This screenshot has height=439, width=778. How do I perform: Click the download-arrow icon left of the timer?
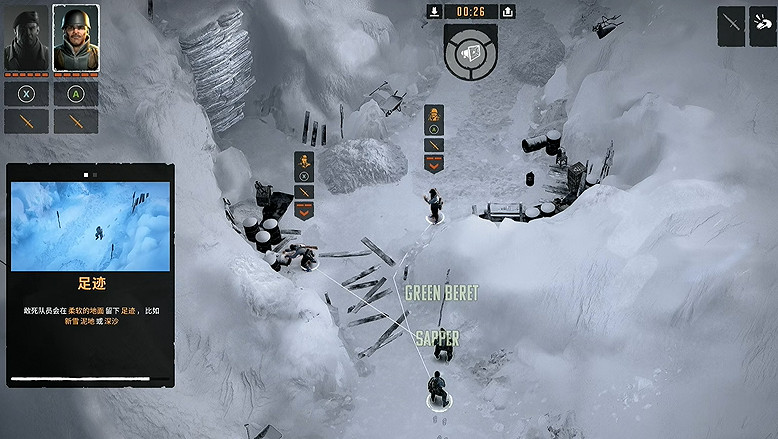tap(434, 11)
